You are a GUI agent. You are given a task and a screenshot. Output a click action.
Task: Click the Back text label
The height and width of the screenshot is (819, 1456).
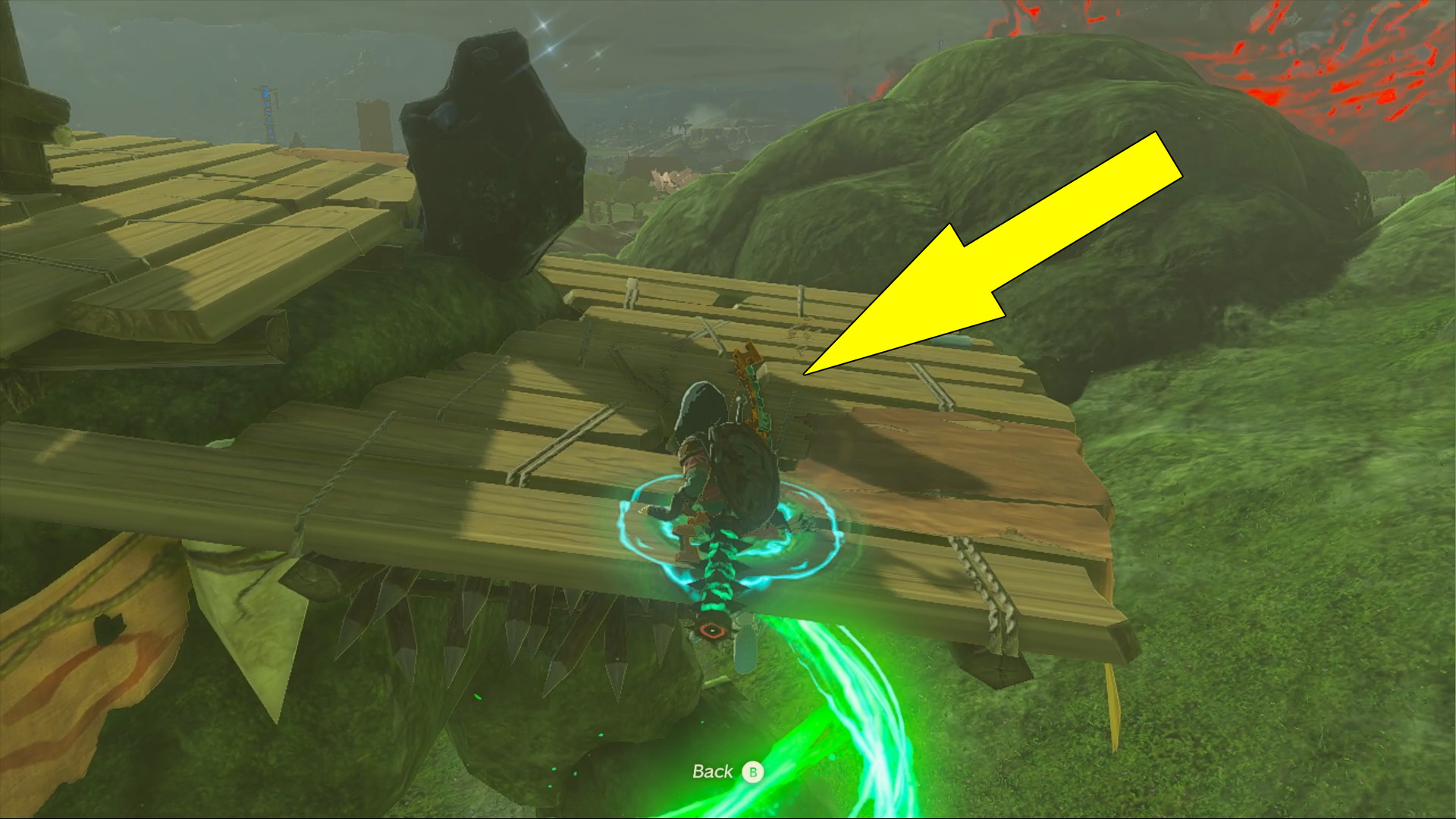pos(711,772)
